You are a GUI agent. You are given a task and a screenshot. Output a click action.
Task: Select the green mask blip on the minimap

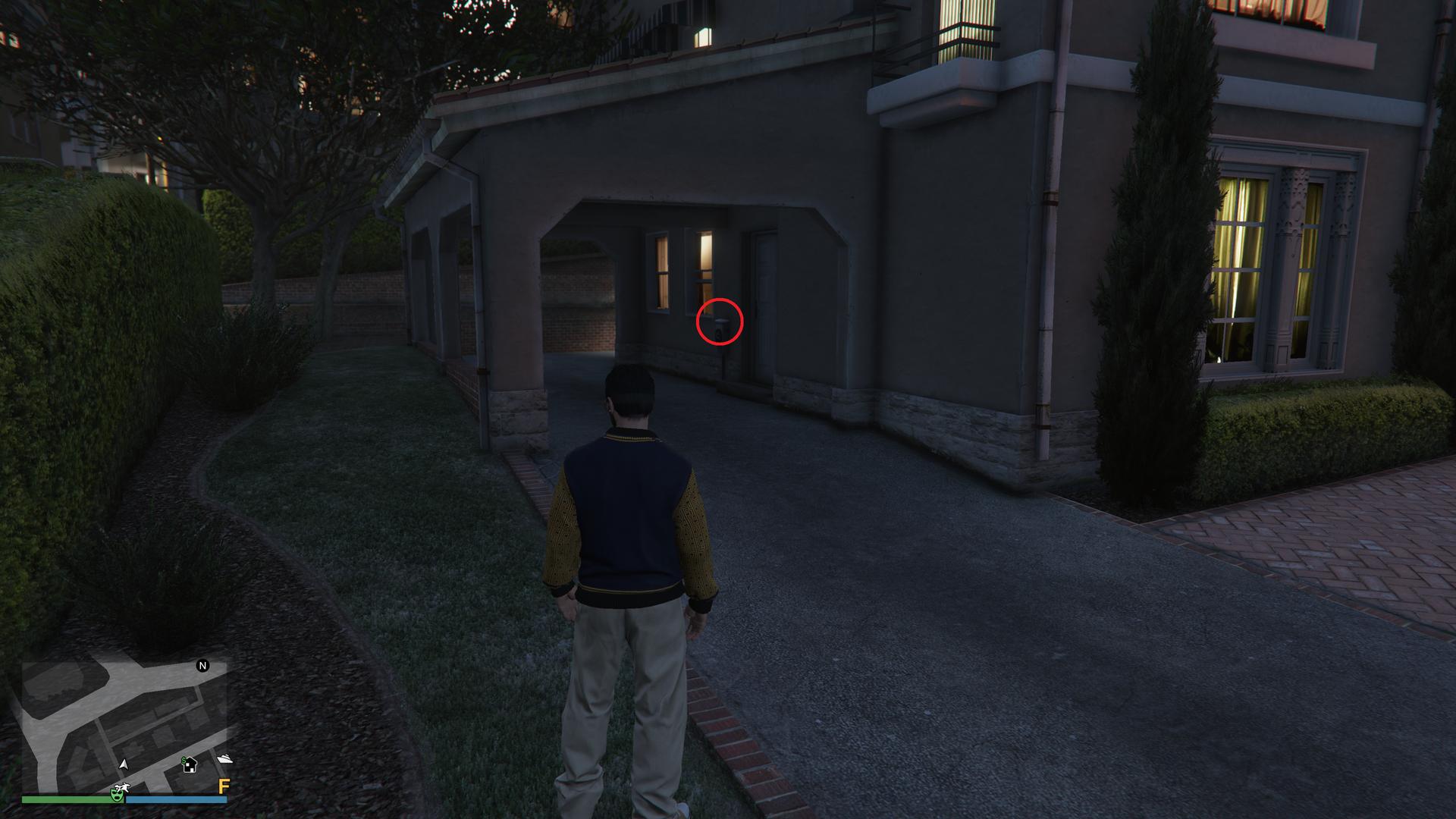tap(117, 795)
